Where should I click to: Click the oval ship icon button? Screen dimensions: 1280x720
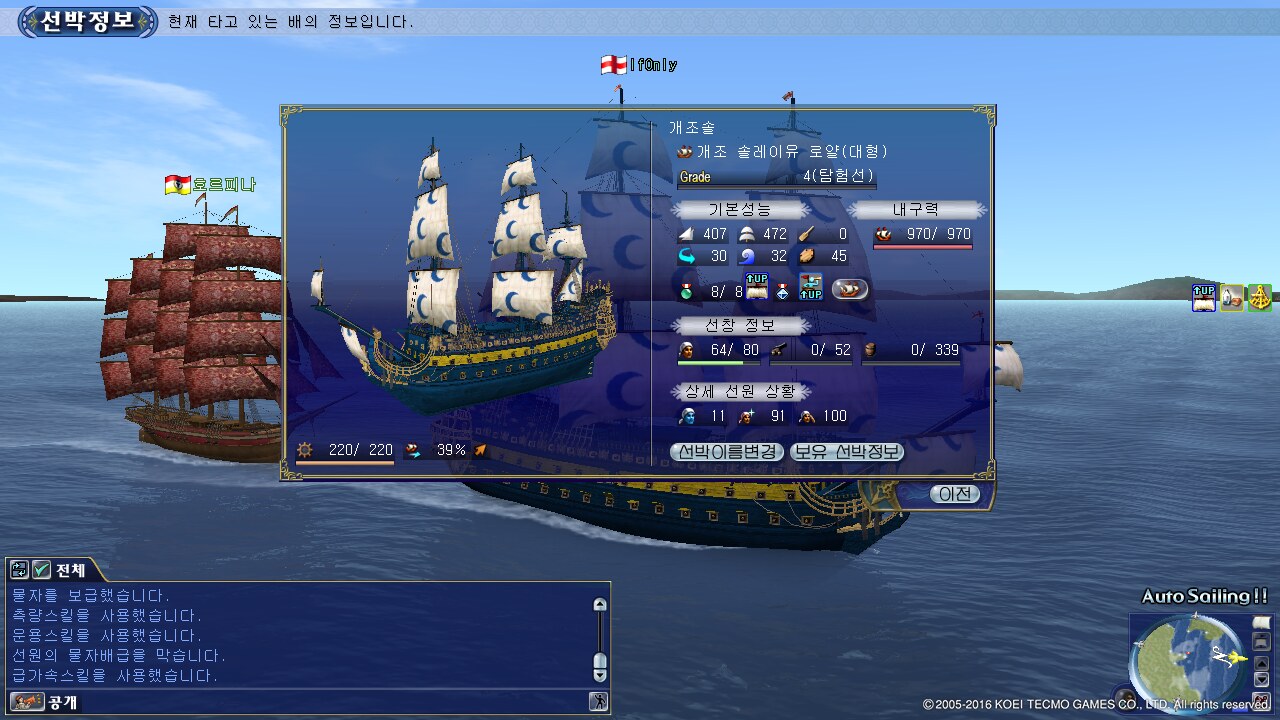tap(850, 289)
